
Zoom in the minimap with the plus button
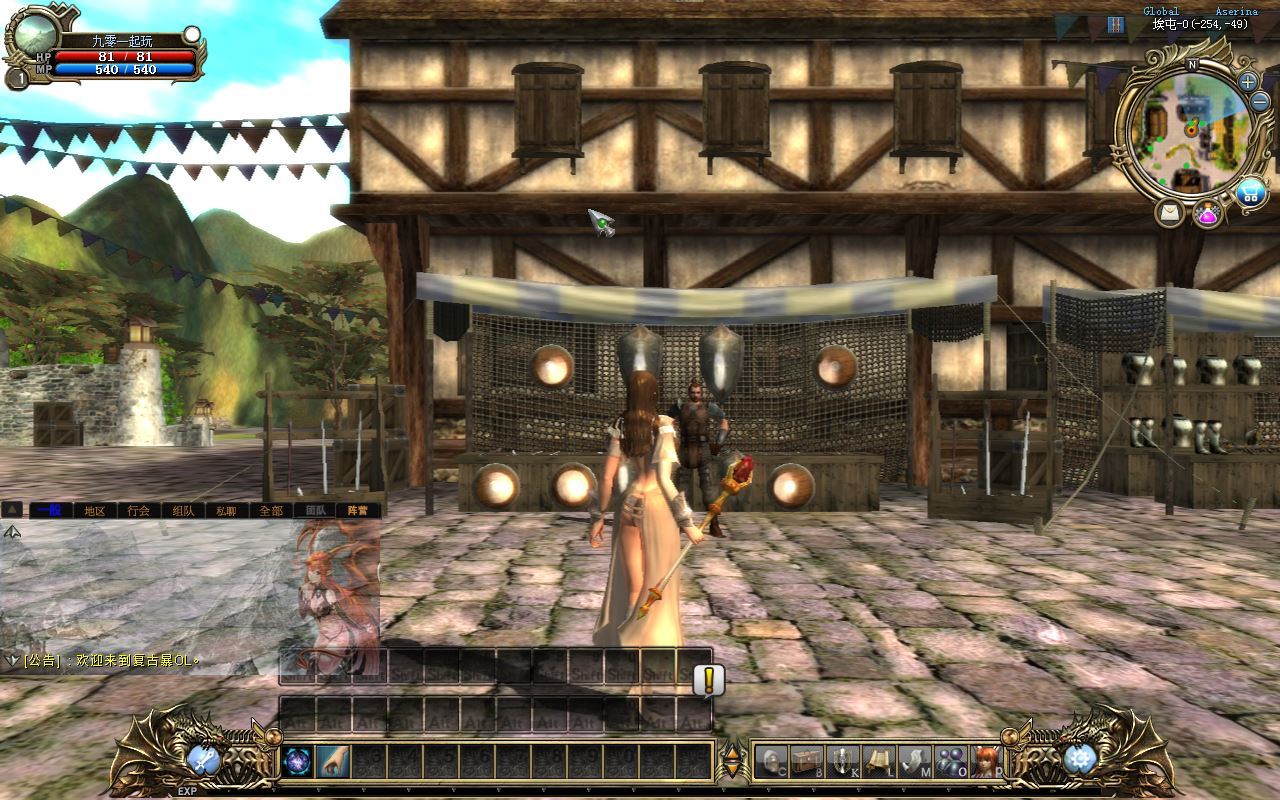tap(1248, 82)
